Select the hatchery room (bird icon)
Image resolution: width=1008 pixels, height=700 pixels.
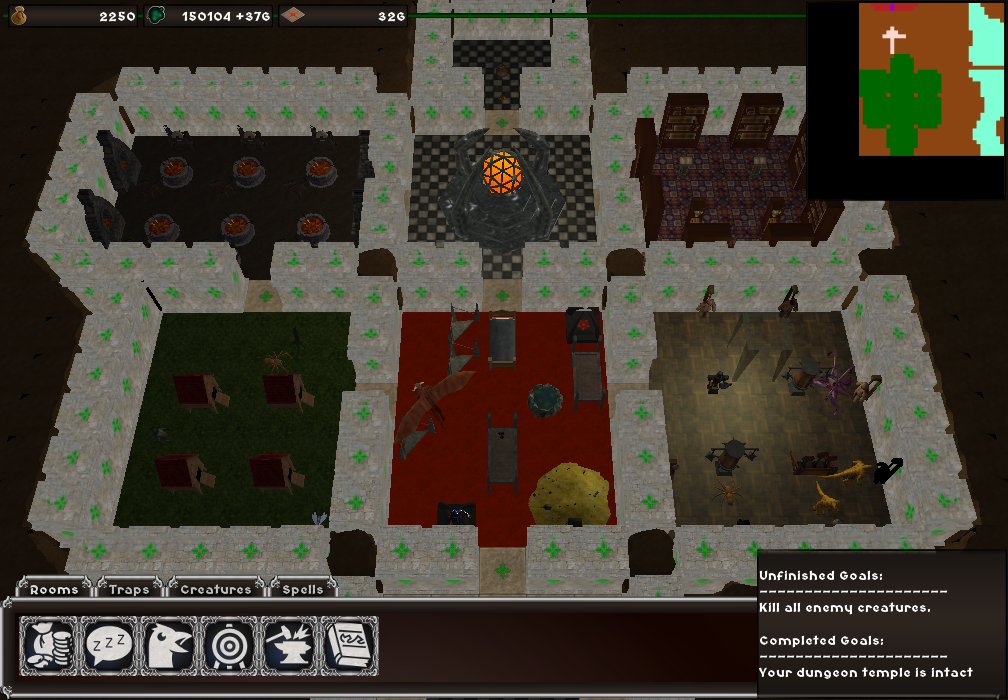tap(169, 646)
